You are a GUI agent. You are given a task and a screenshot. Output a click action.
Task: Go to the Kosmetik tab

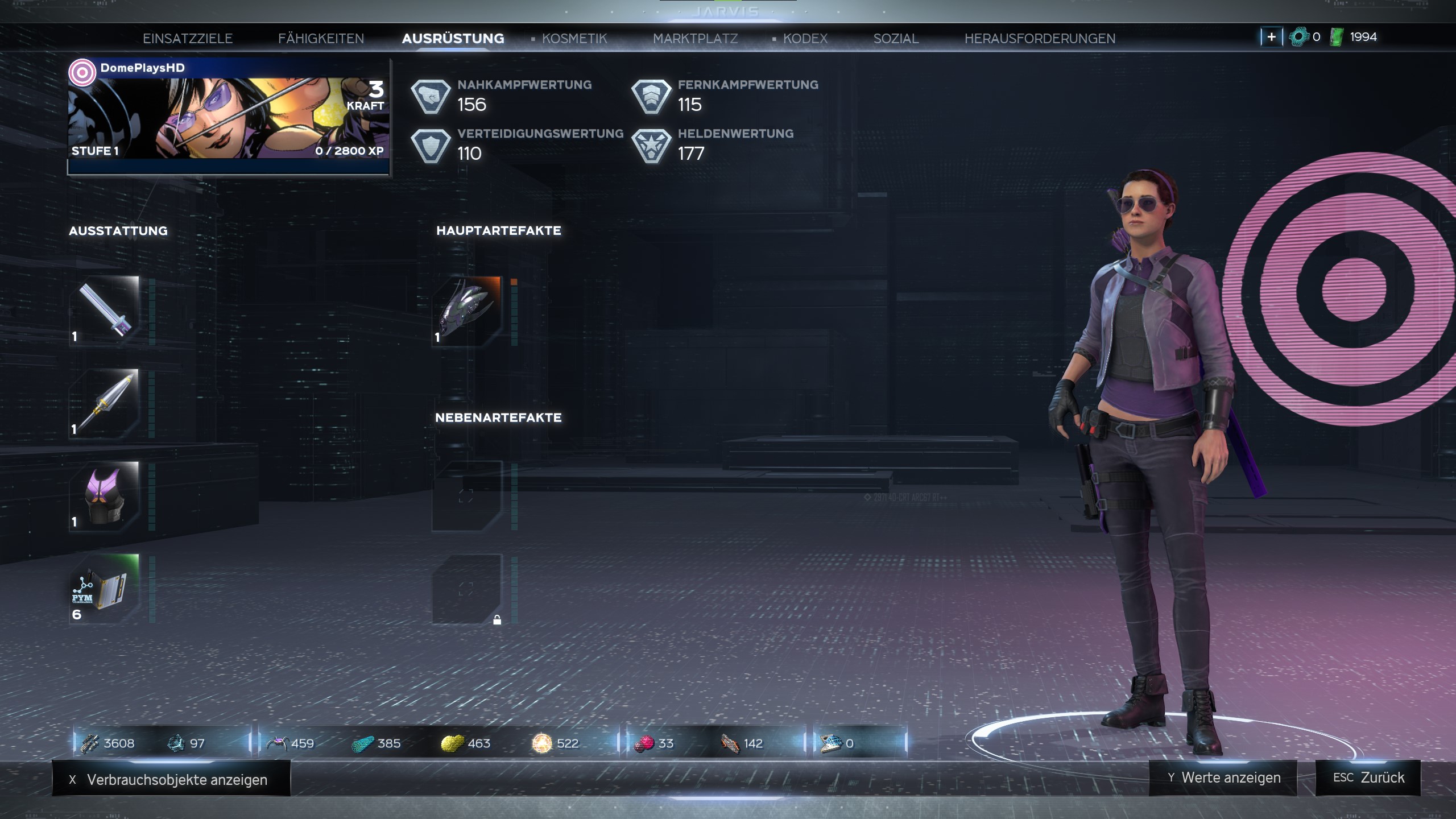click(x=574, y=39)
